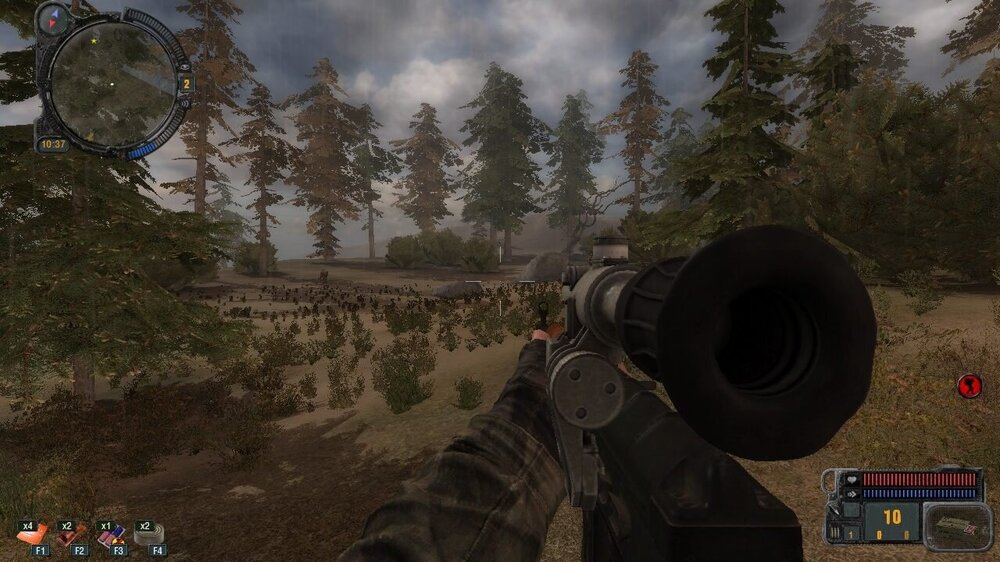The height and width of the screenshot is (562, 1000).
Task: Click the red bleeding status icon
Action: coord(968,384)
